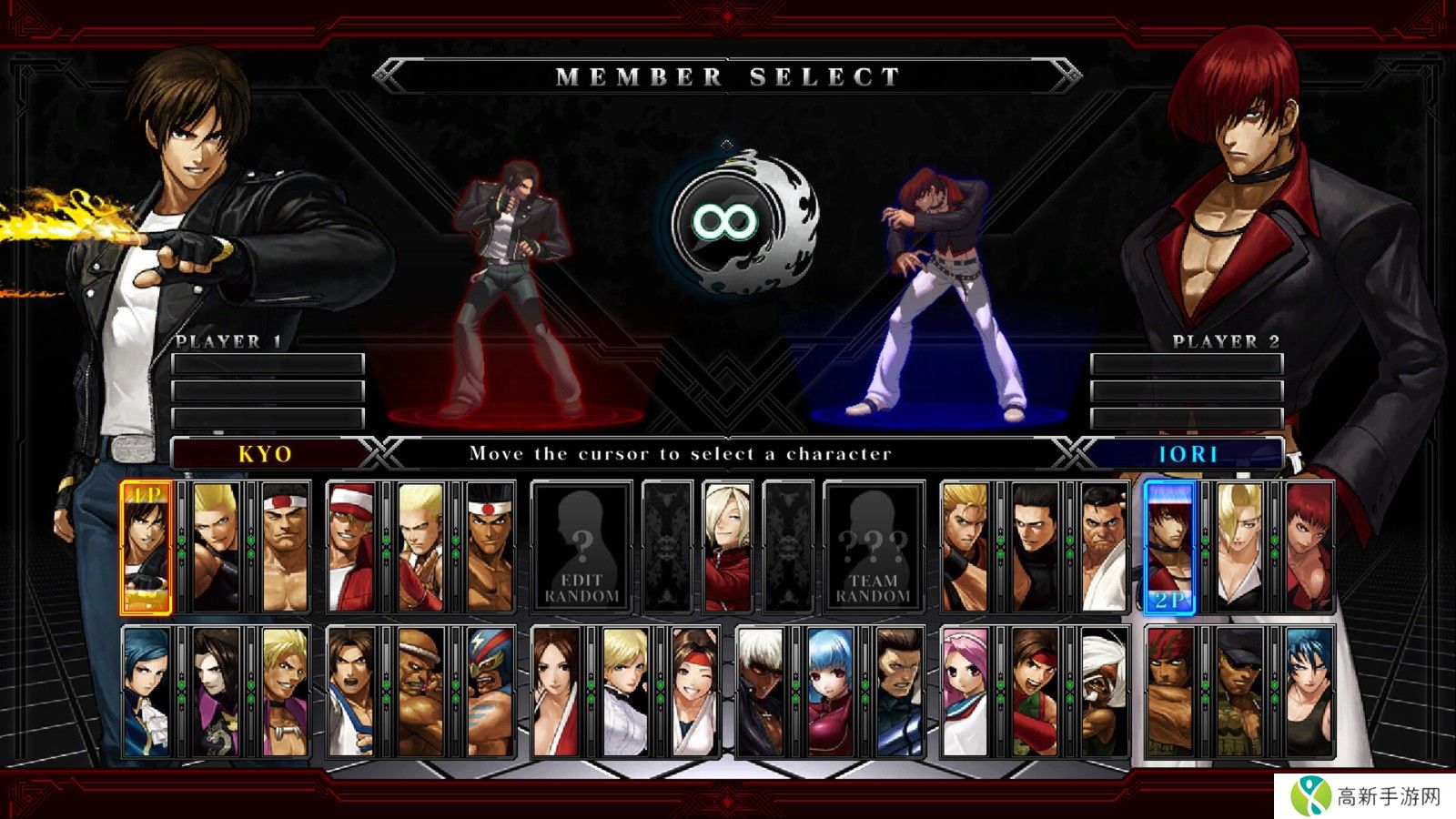The width and height of the screenshot is (1456, 819).
Task: Pick the Team Random tile
Action: coord(873,547)
